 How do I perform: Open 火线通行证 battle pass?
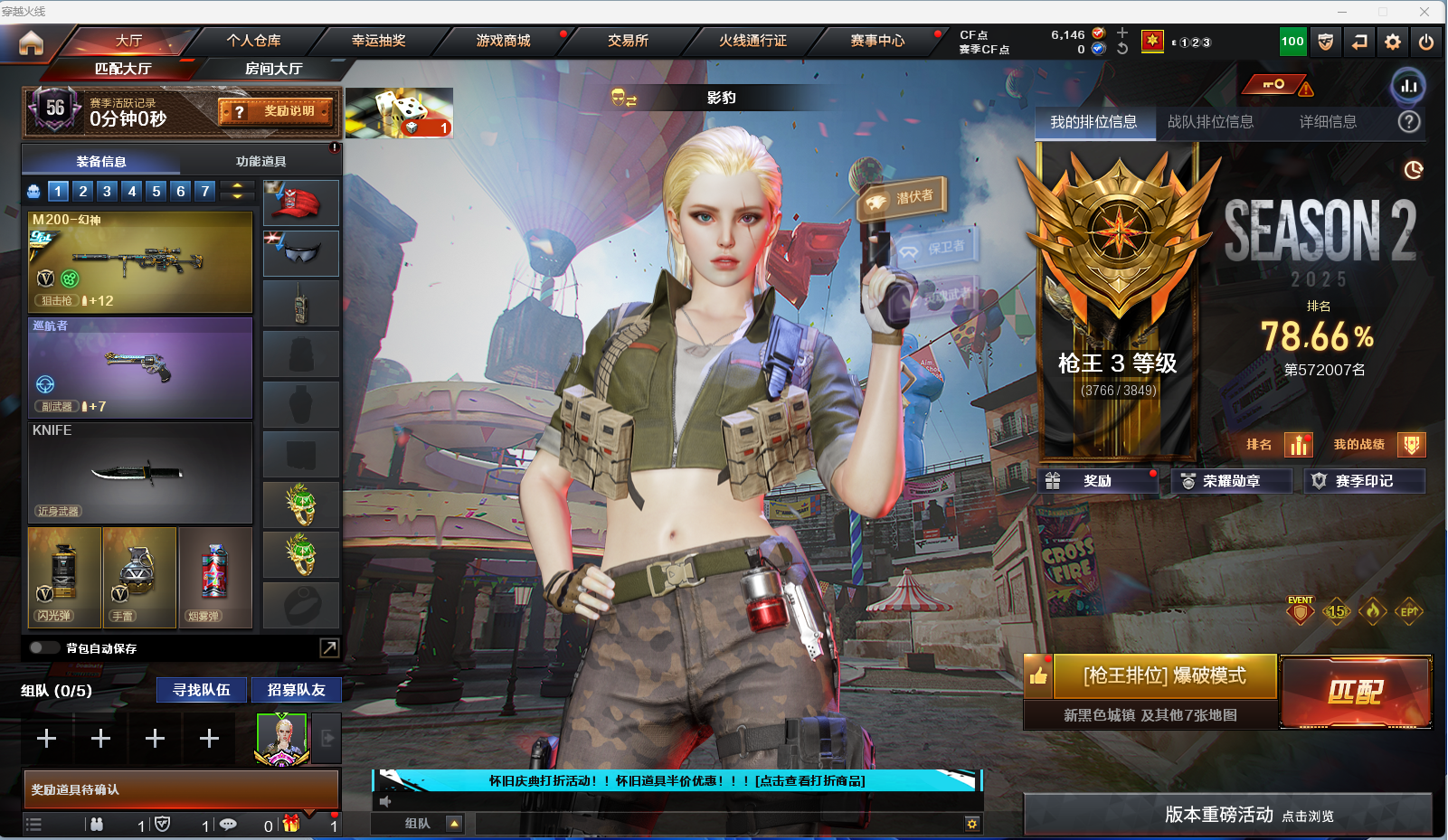pyautogui.click(x=752, y=41)
